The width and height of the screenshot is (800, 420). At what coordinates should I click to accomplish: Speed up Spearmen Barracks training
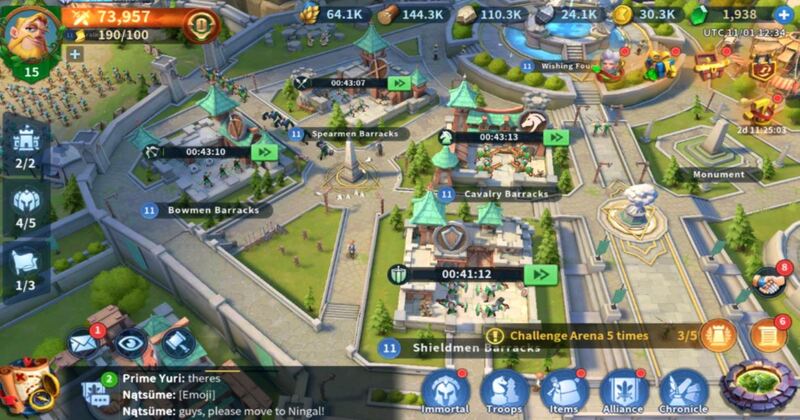400,83
